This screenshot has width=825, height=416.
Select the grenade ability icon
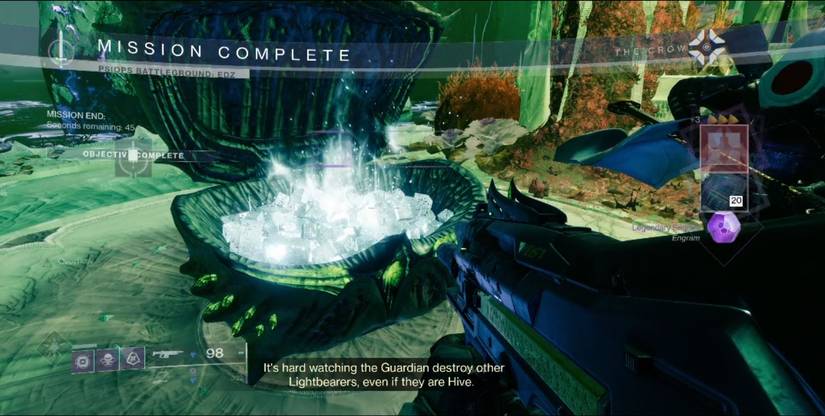coord(83,357)
